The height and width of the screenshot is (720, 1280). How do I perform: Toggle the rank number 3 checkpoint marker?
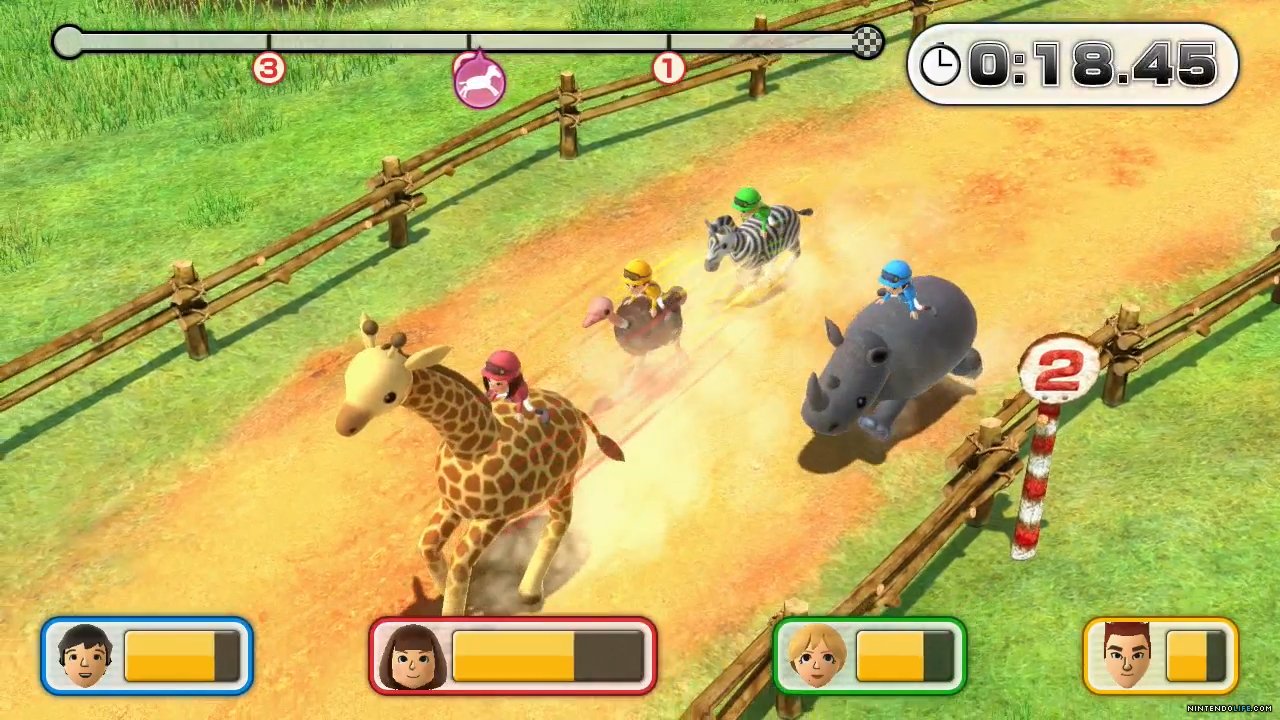(268, 68)
